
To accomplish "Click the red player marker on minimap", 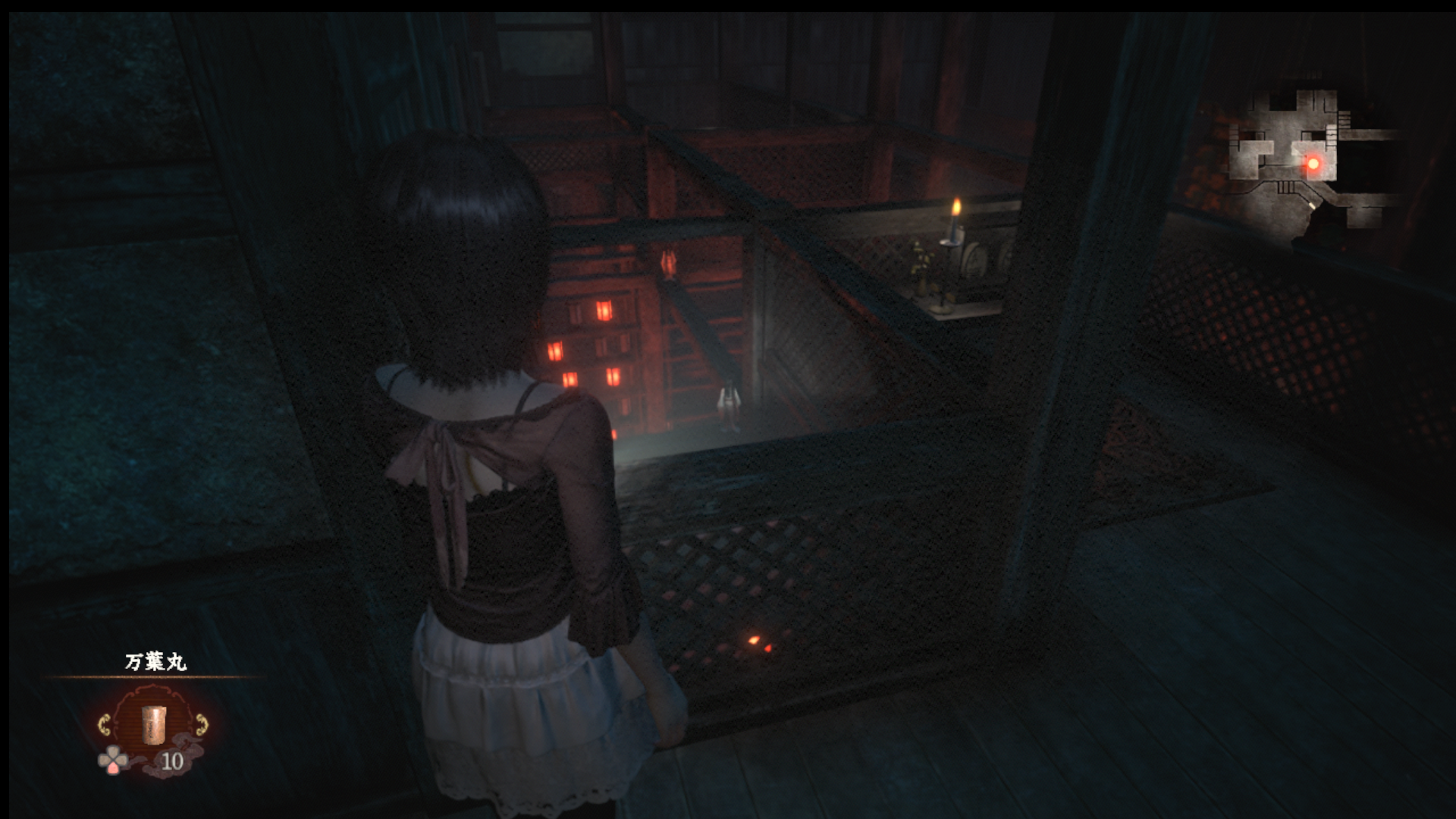I will pyautogui.click(x=1313, y=163).
